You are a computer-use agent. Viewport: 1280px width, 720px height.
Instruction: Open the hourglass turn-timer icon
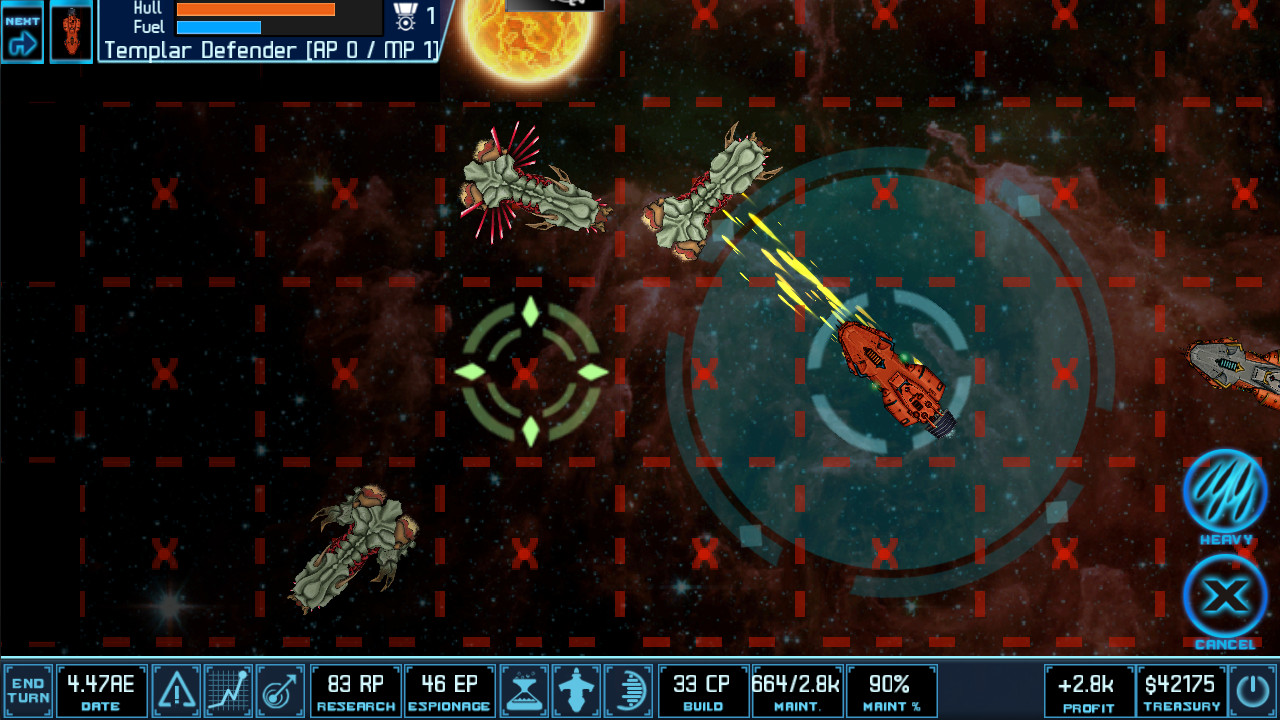point(524,689)
